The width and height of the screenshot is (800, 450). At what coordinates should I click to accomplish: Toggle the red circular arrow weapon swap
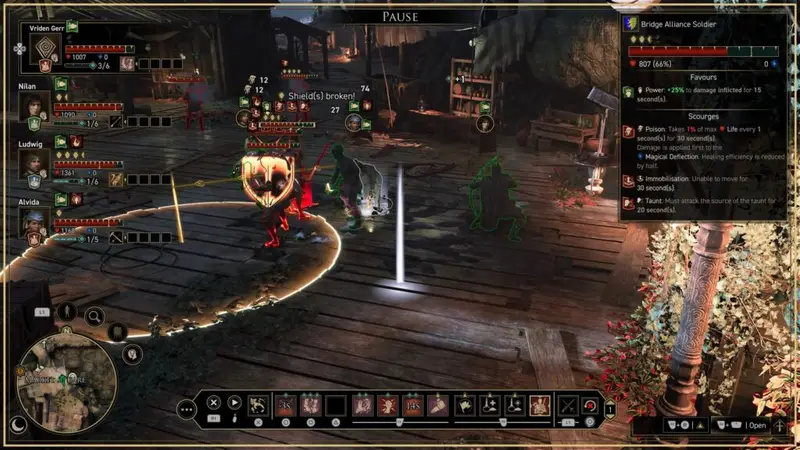tap(589, 405)
